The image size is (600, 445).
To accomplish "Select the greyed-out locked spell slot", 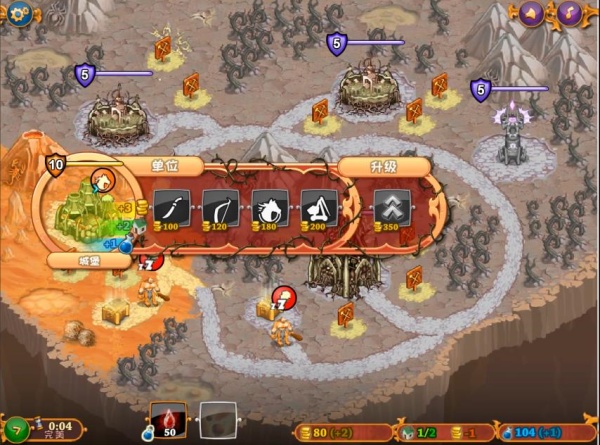I will pos(218,419).
